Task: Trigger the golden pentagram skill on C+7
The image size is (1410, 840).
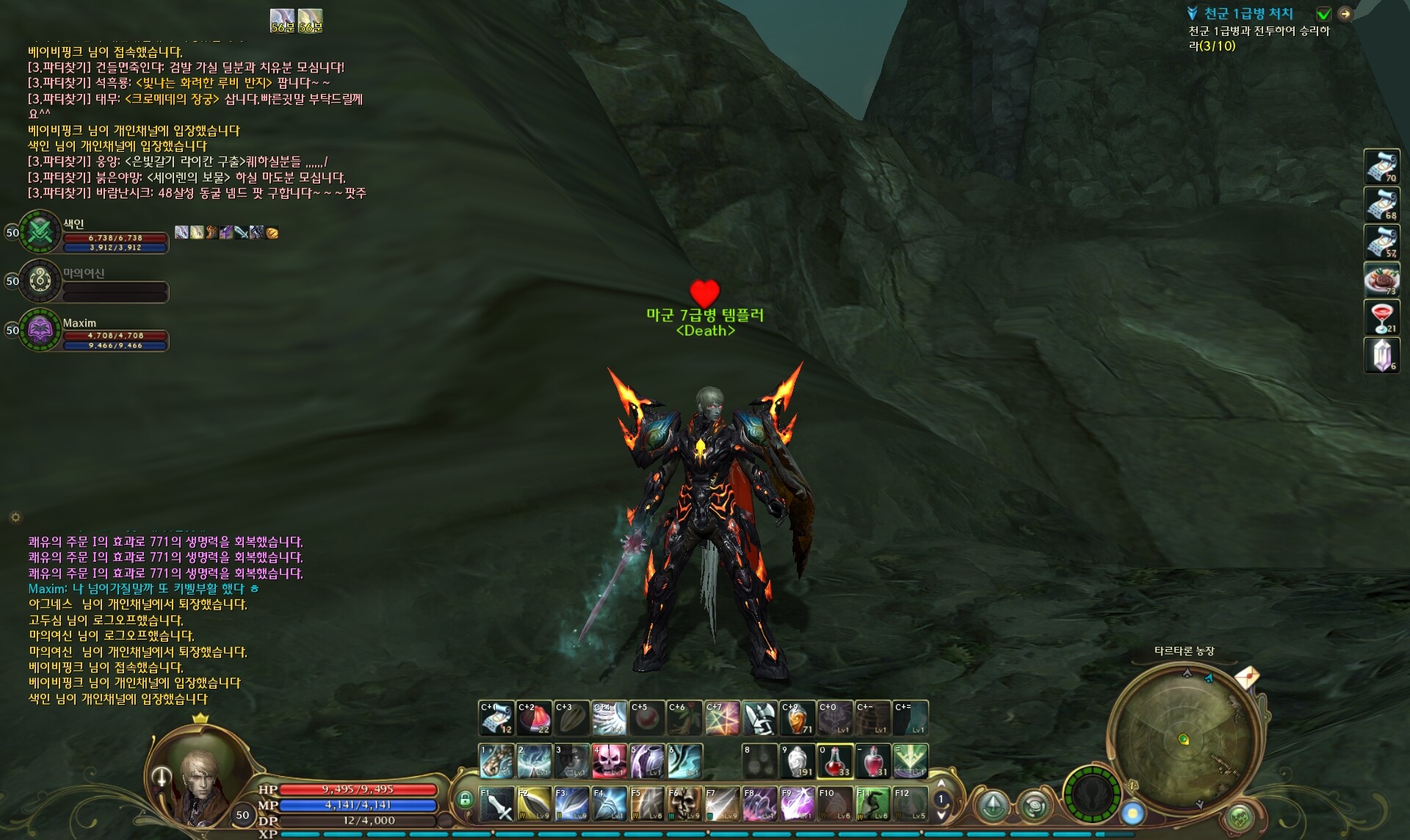Action: [x=723, y=718]
